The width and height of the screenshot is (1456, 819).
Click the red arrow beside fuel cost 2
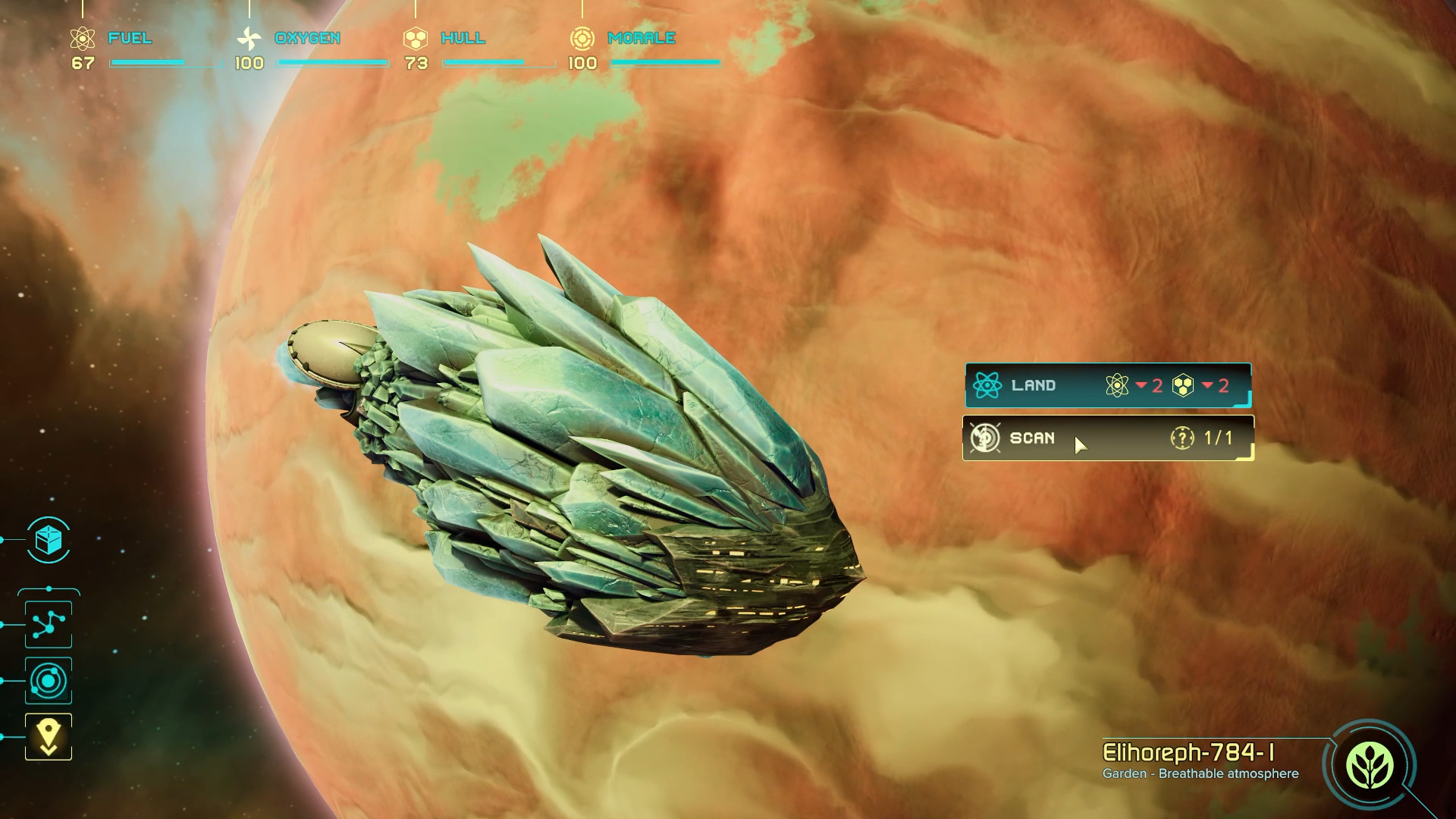(1141, 385)
